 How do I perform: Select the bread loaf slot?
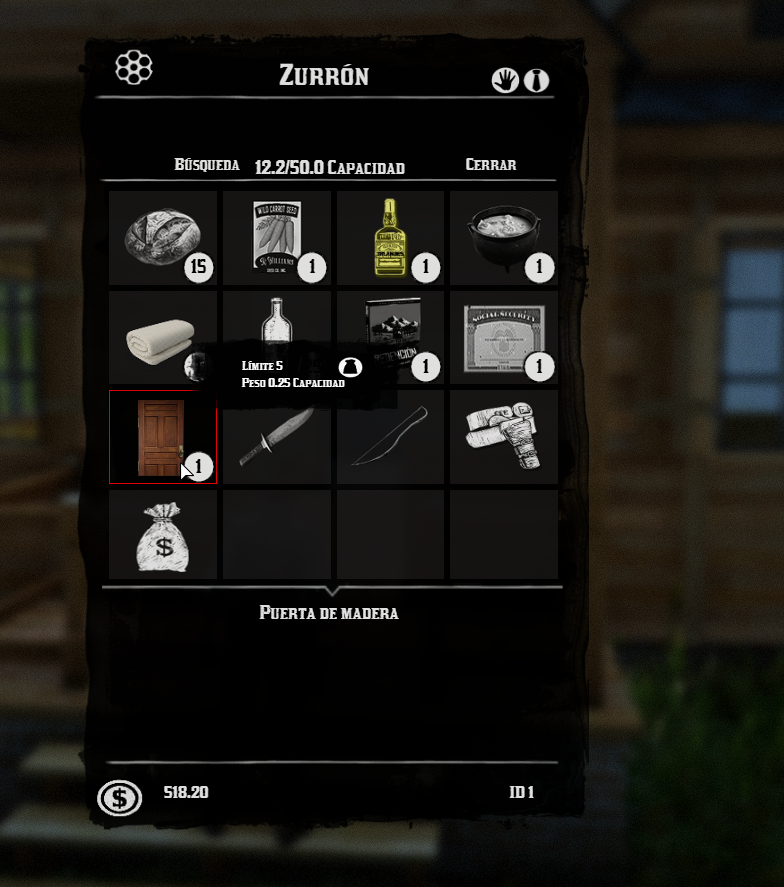click(163, 238)
